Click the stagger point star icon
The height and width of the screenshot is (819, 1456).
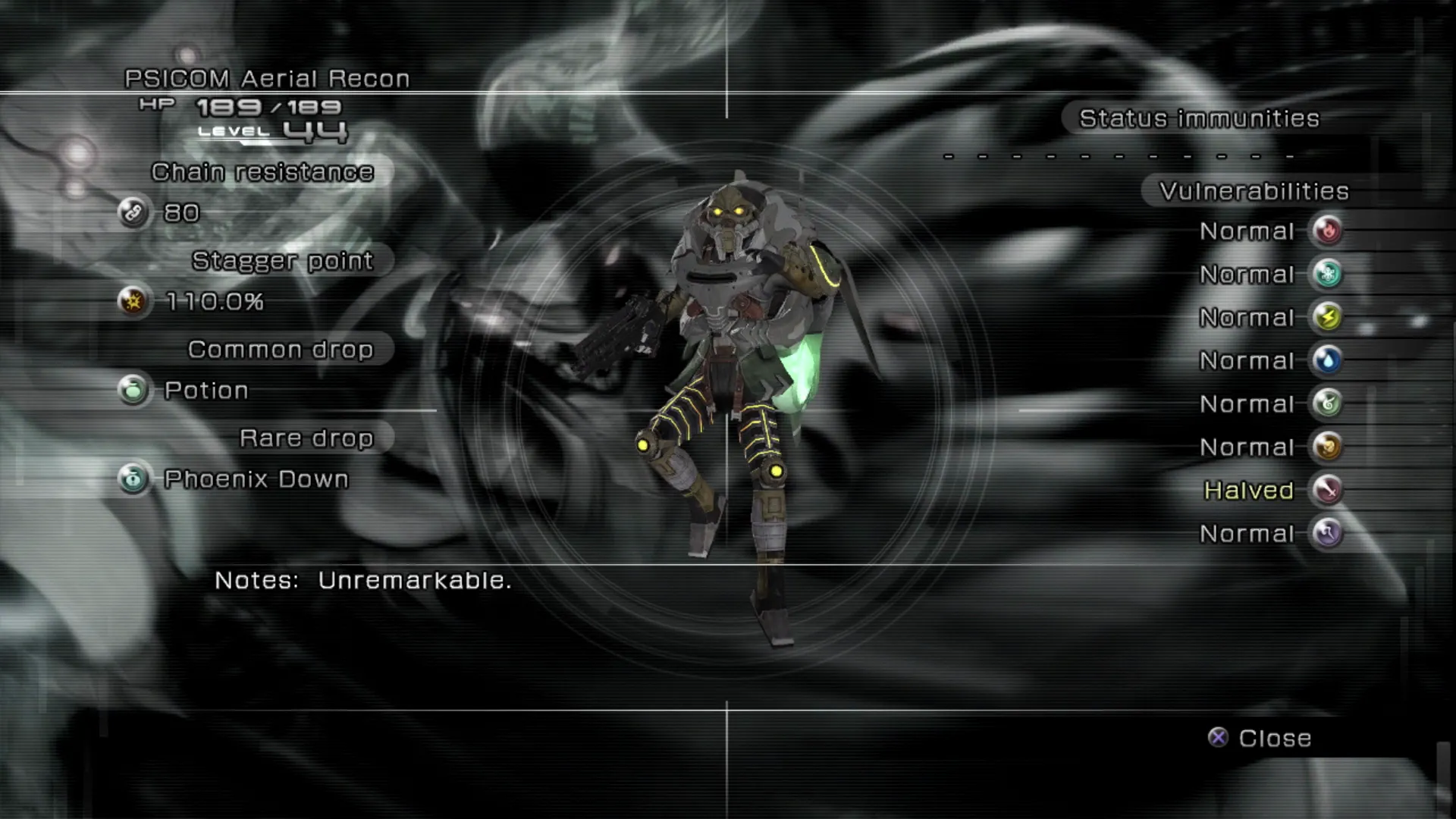click(x=133, y=302)
